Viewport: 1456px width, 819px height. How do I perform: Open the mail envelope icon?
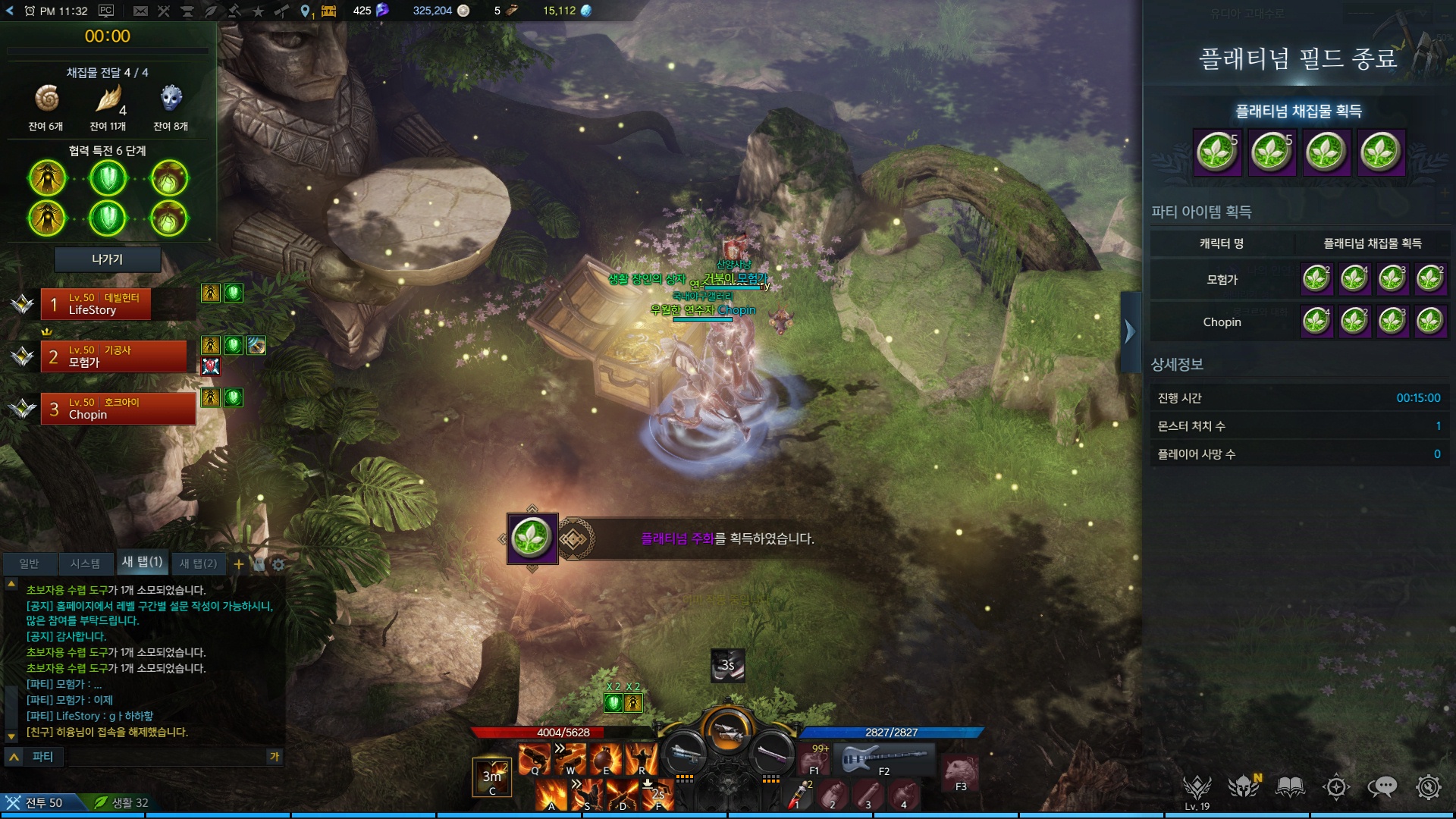(x=140, y=11)
